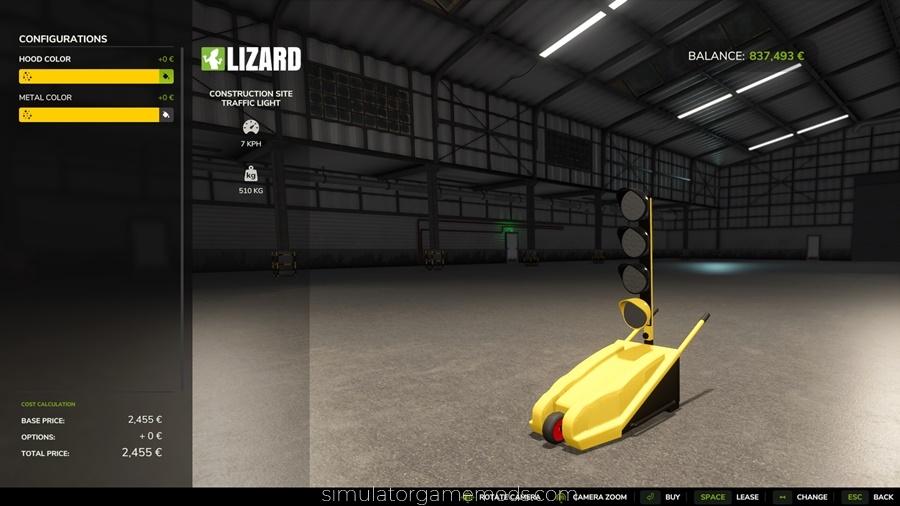
Task: Select the Hood Color yellow swatch bar
Action: click(88, 76)
